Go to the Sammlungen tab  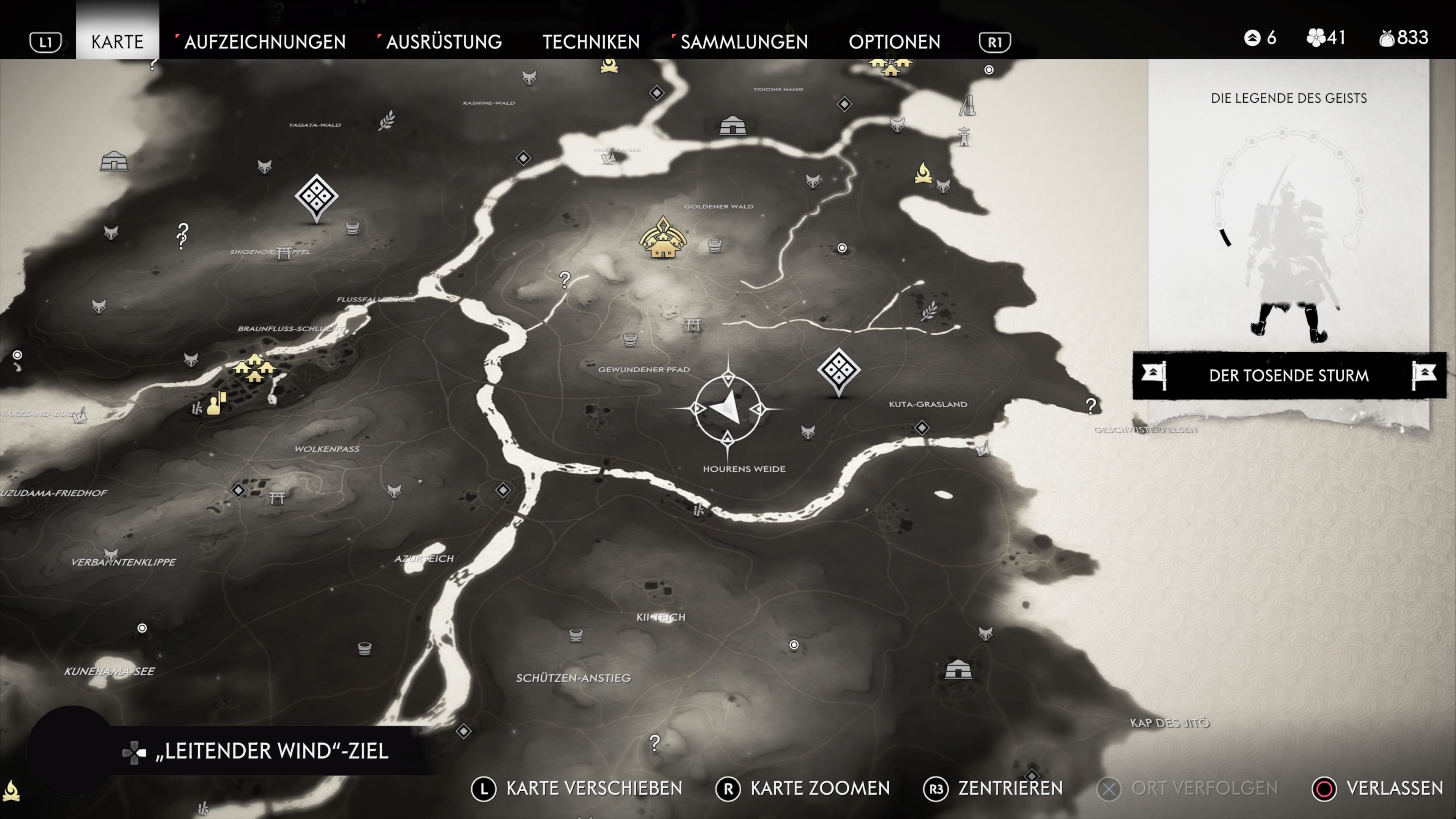744,41
